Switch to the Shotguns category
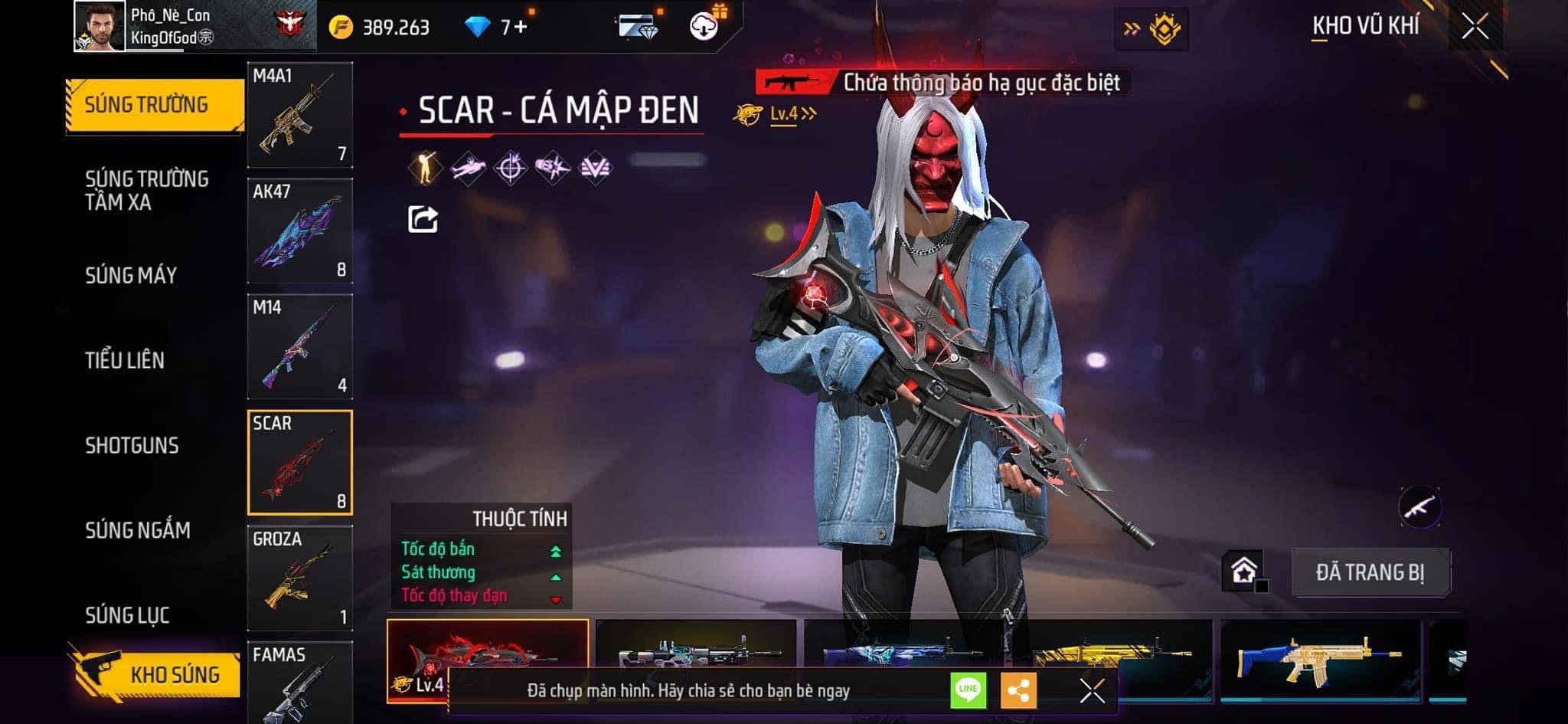The image size is (1568, 724). point(132,445)
